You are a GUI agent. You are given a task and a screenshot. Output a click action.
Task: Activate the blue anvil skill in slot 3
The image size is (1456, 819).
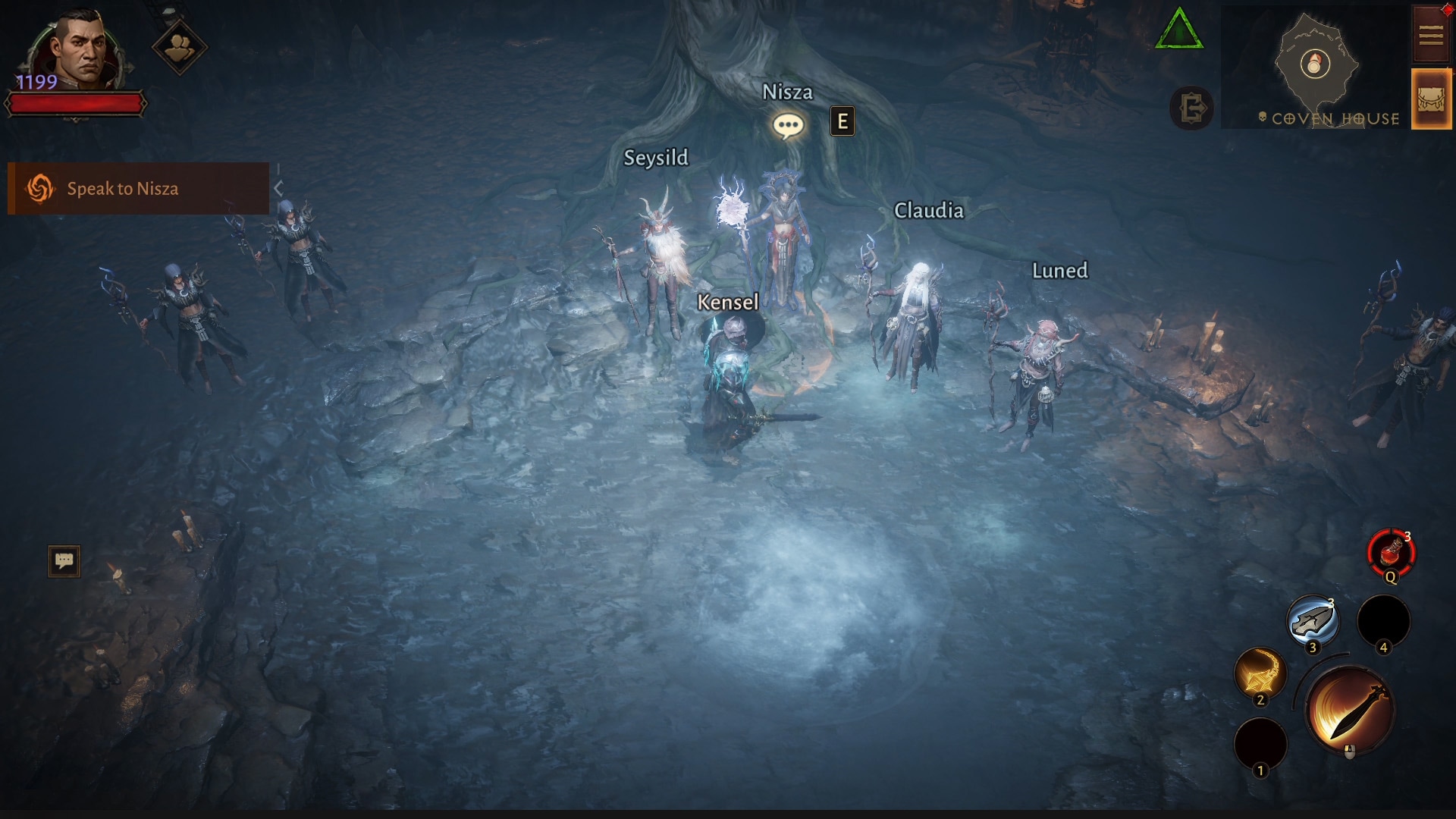click(1313, 621)
